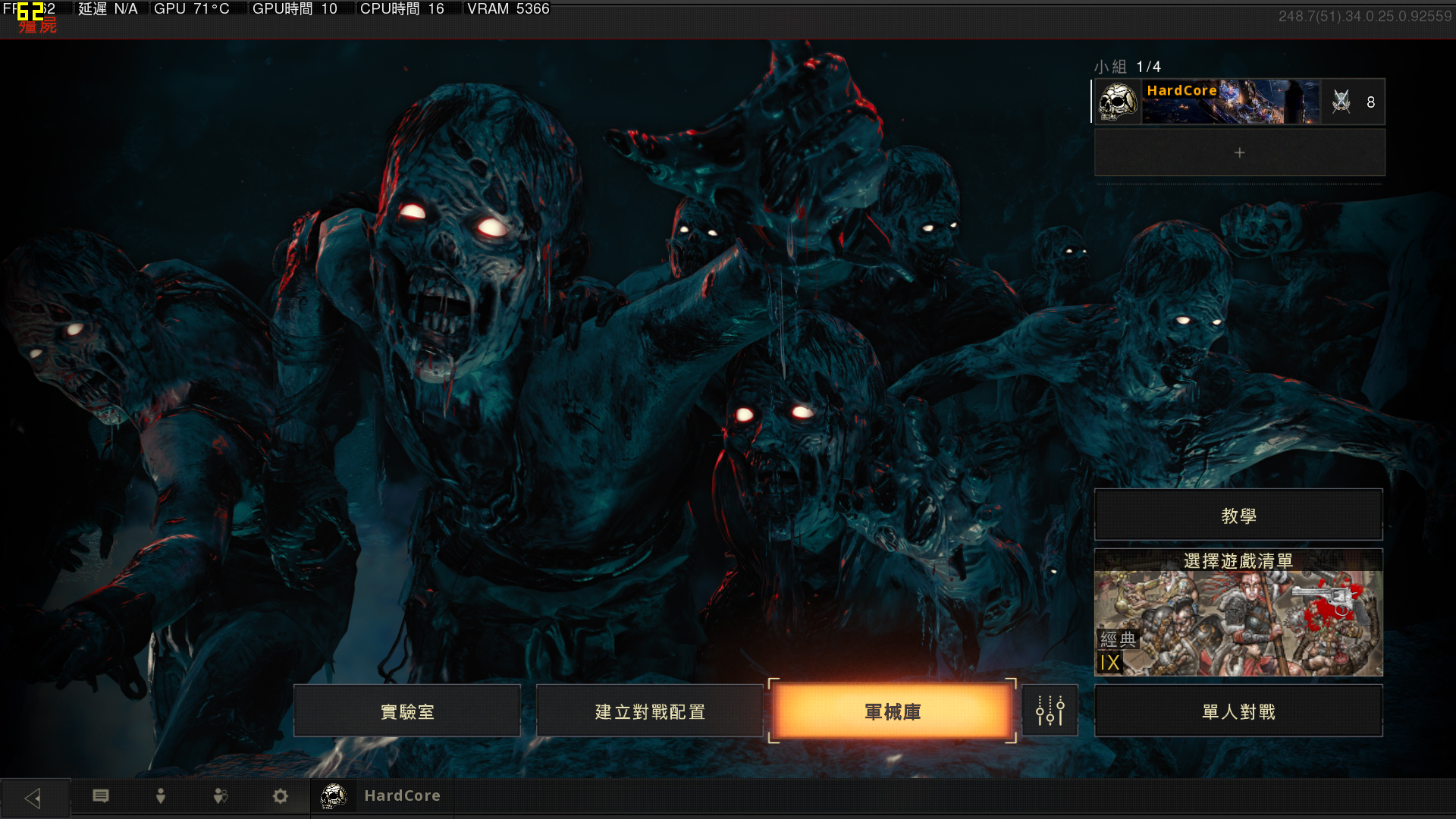The height and width of the screenshot is (819, 1456).
Task: Open the 軍械庫 armory button
Action: point(892,711)
